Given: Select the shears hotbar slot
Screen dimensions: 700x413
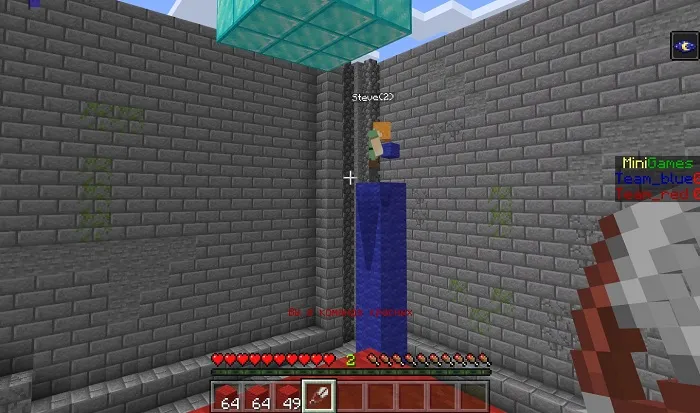Looking at the screenshot, I should (x=318, y=396).
